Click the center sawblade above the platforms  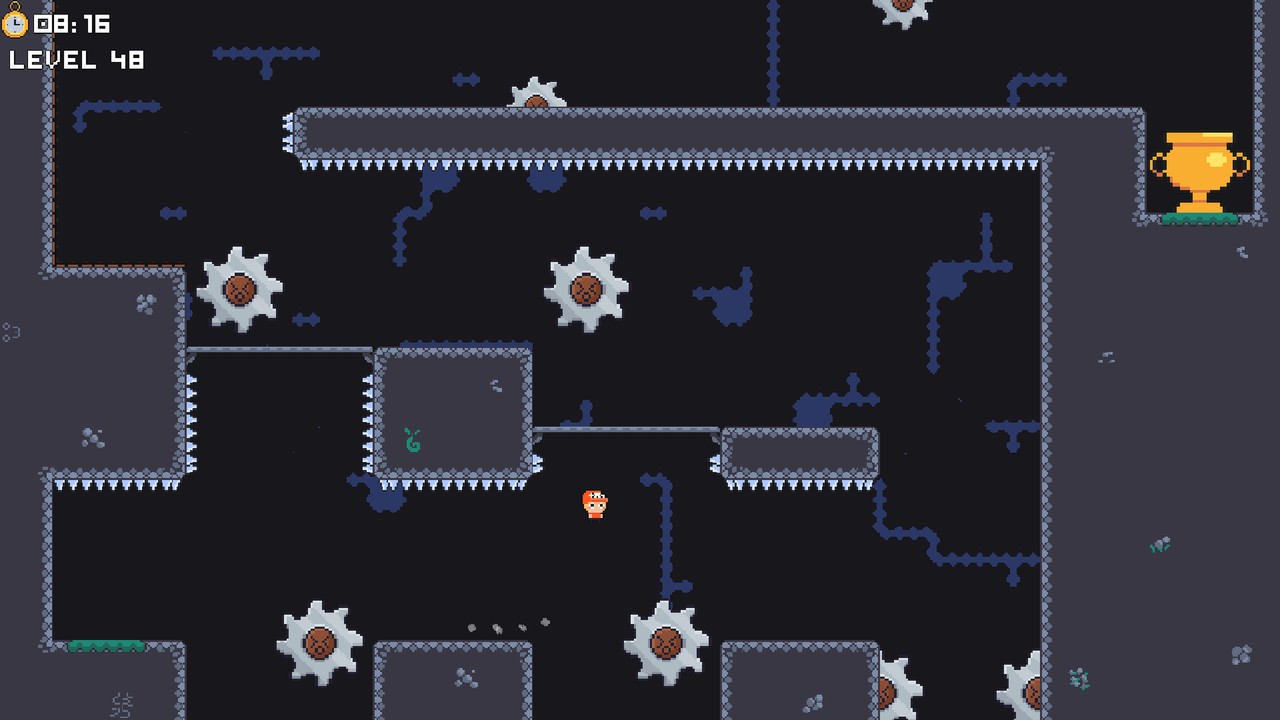[x=588, y=288]
